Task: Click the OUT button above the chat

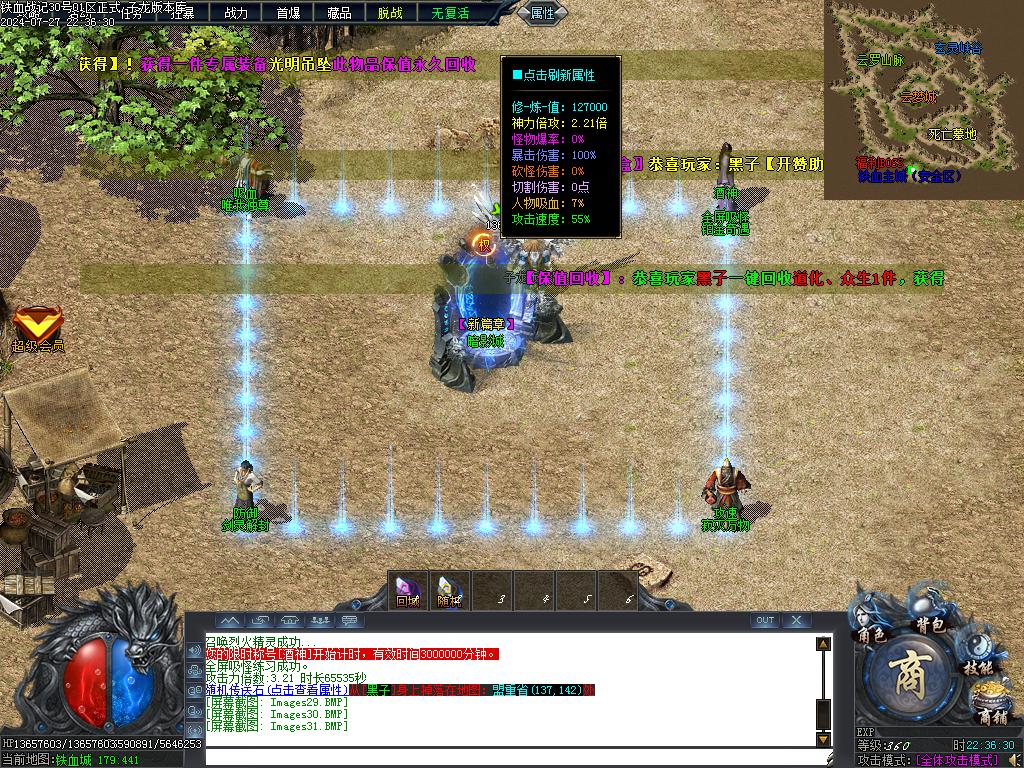Action: (765, 620)
